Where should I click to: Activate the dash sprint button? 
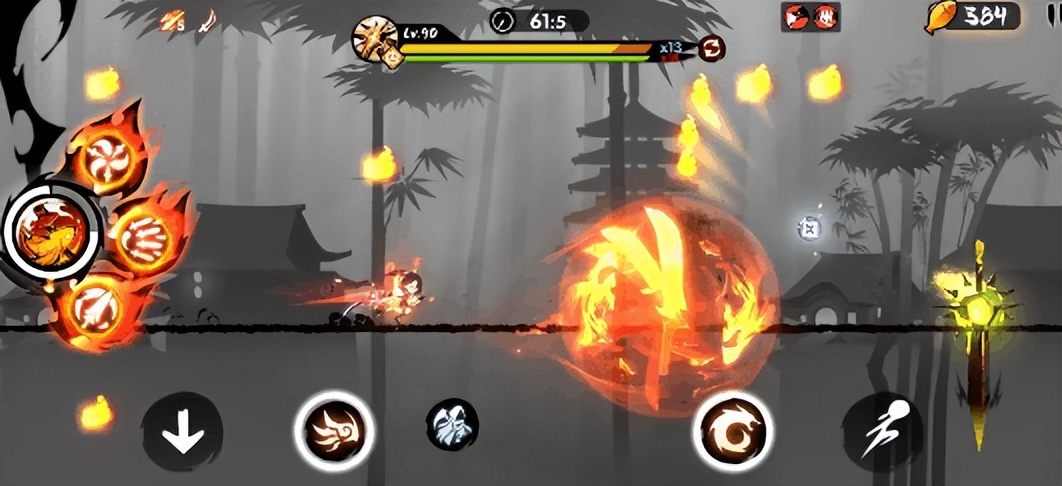(881, 431)
